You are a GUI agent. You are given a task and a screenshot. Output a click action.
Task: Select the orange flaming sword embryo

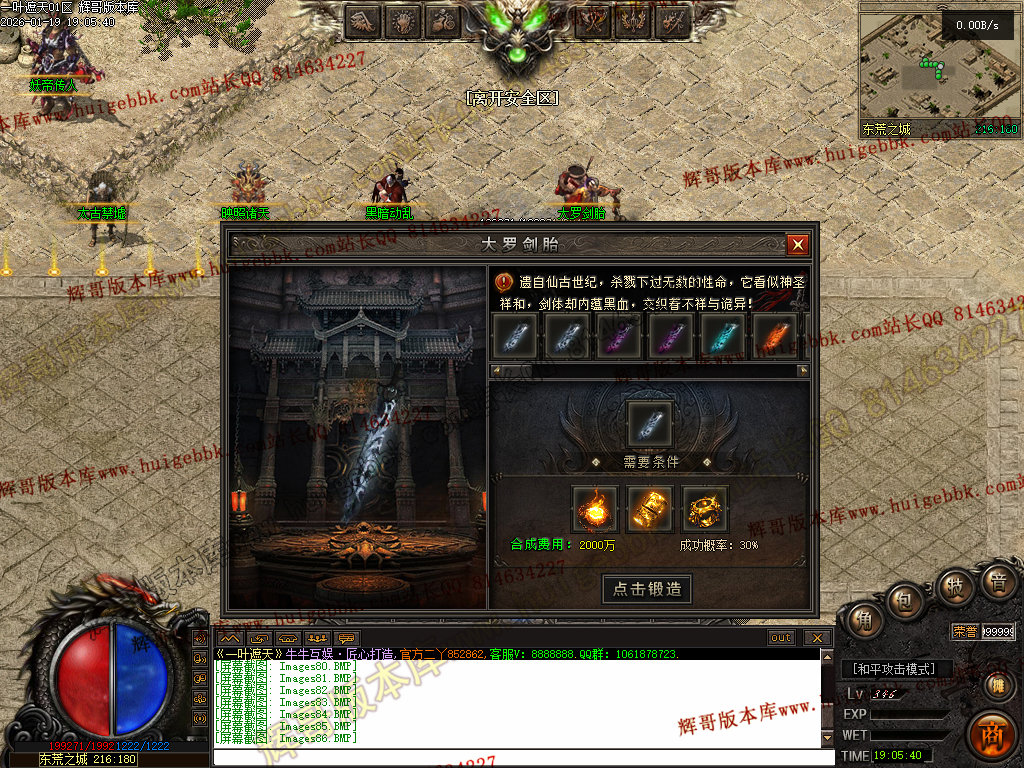tap(775, 336)
